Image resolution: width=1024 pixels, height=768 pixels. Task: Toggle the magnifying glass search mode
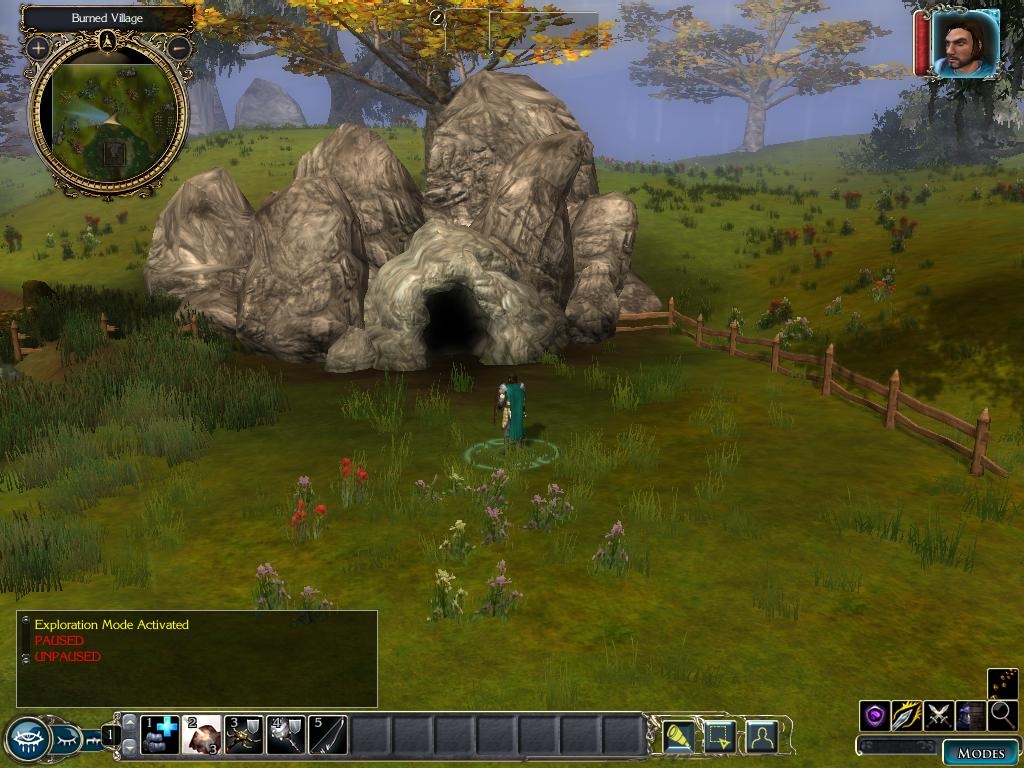1002,716
